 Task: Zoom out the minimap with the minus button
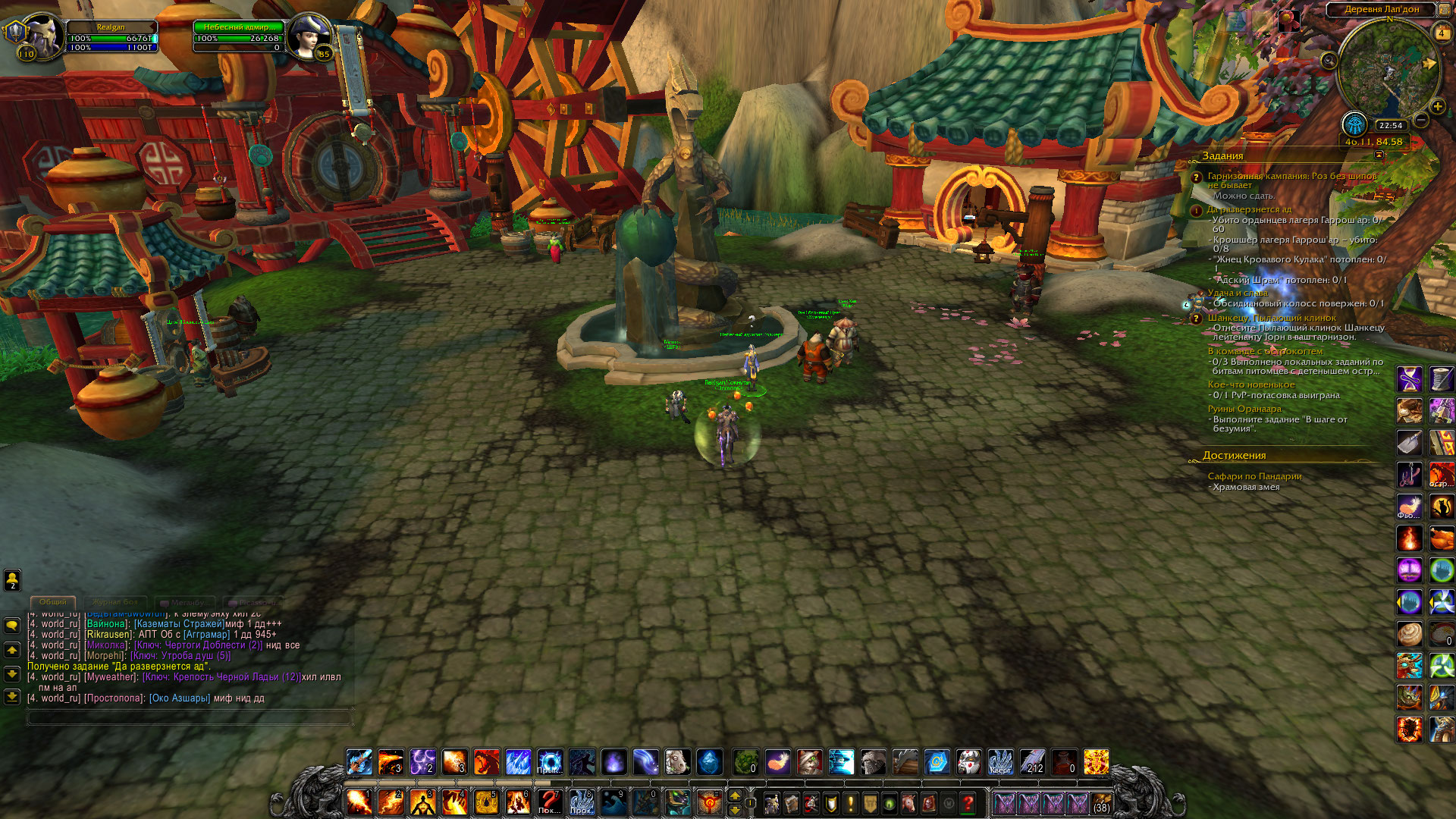tap(1421, 120)
